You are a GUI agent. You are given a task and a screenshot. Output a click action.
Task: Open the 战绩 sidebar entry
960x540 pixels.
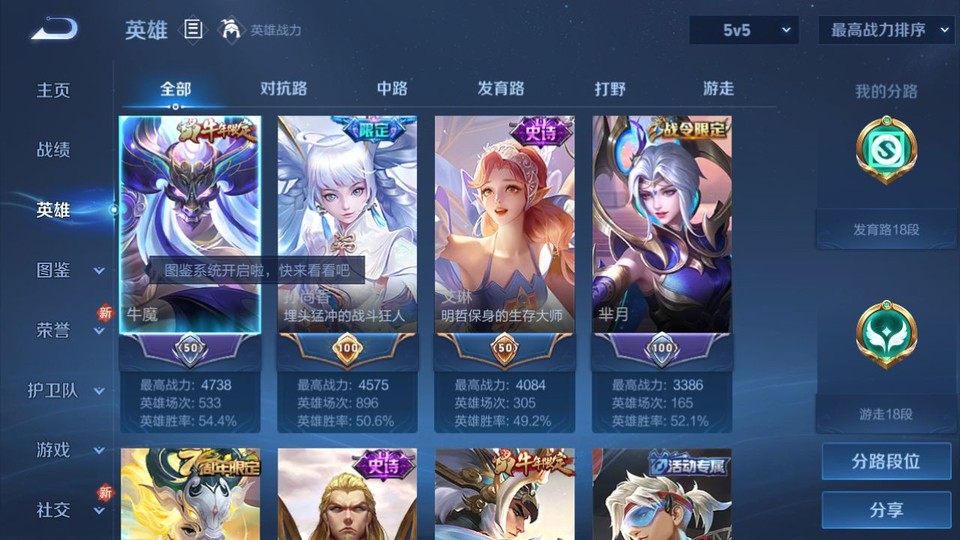(x=54, y=150)
